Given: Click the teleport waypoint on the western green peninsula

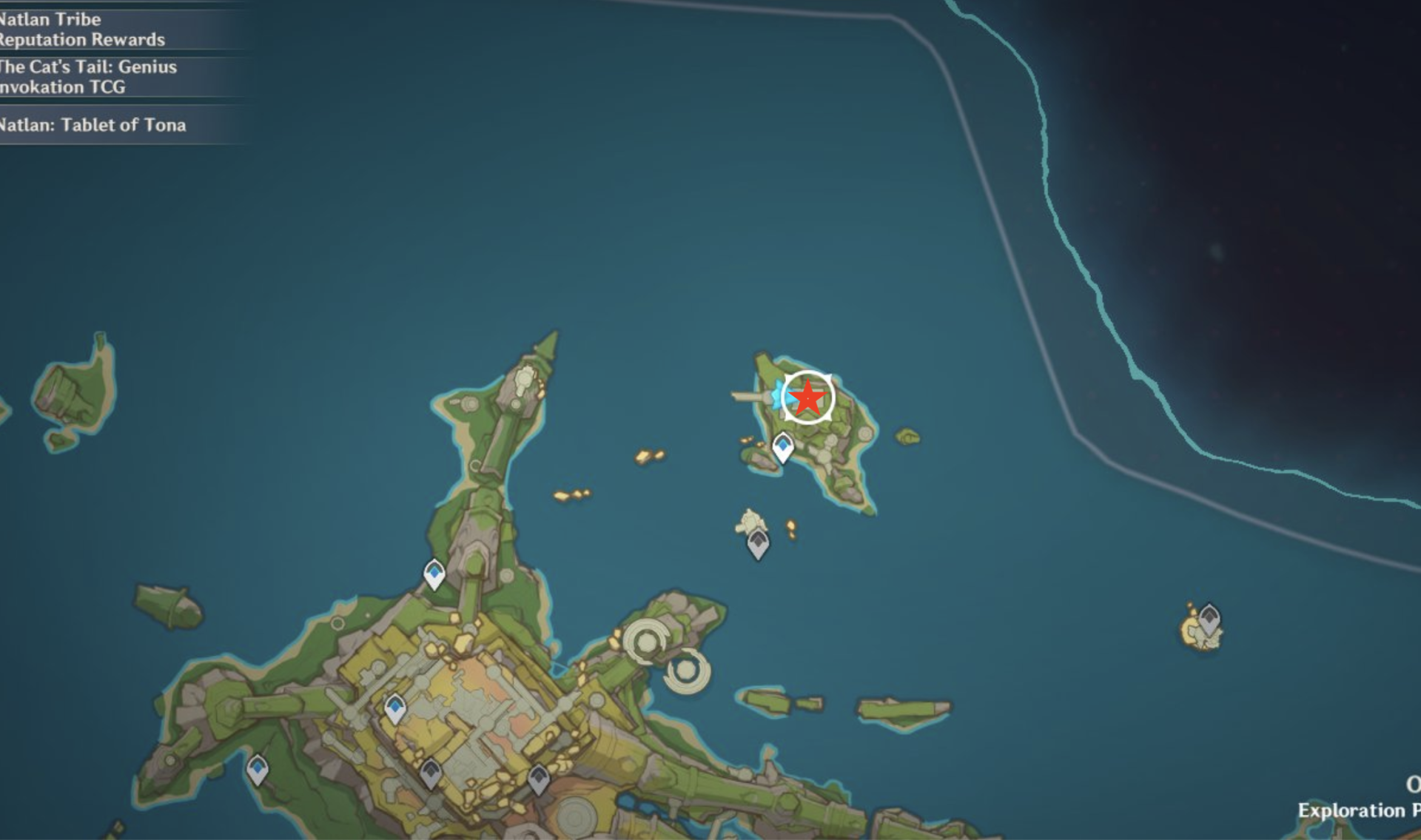Looking at the screenshot, I should 431,572.
